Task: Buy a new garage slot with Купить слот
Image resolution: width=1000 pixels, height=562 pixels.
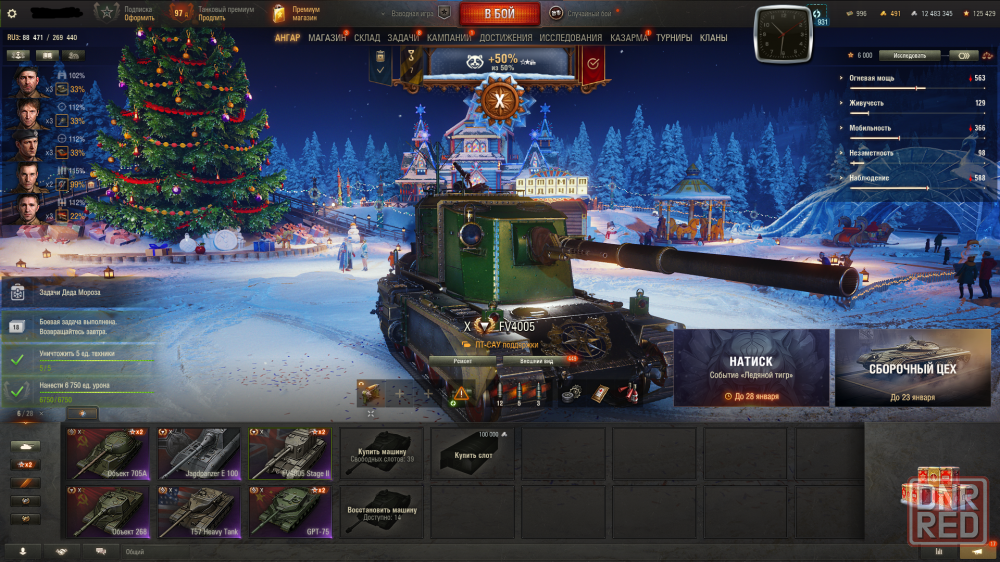Action: coord(472,454)
